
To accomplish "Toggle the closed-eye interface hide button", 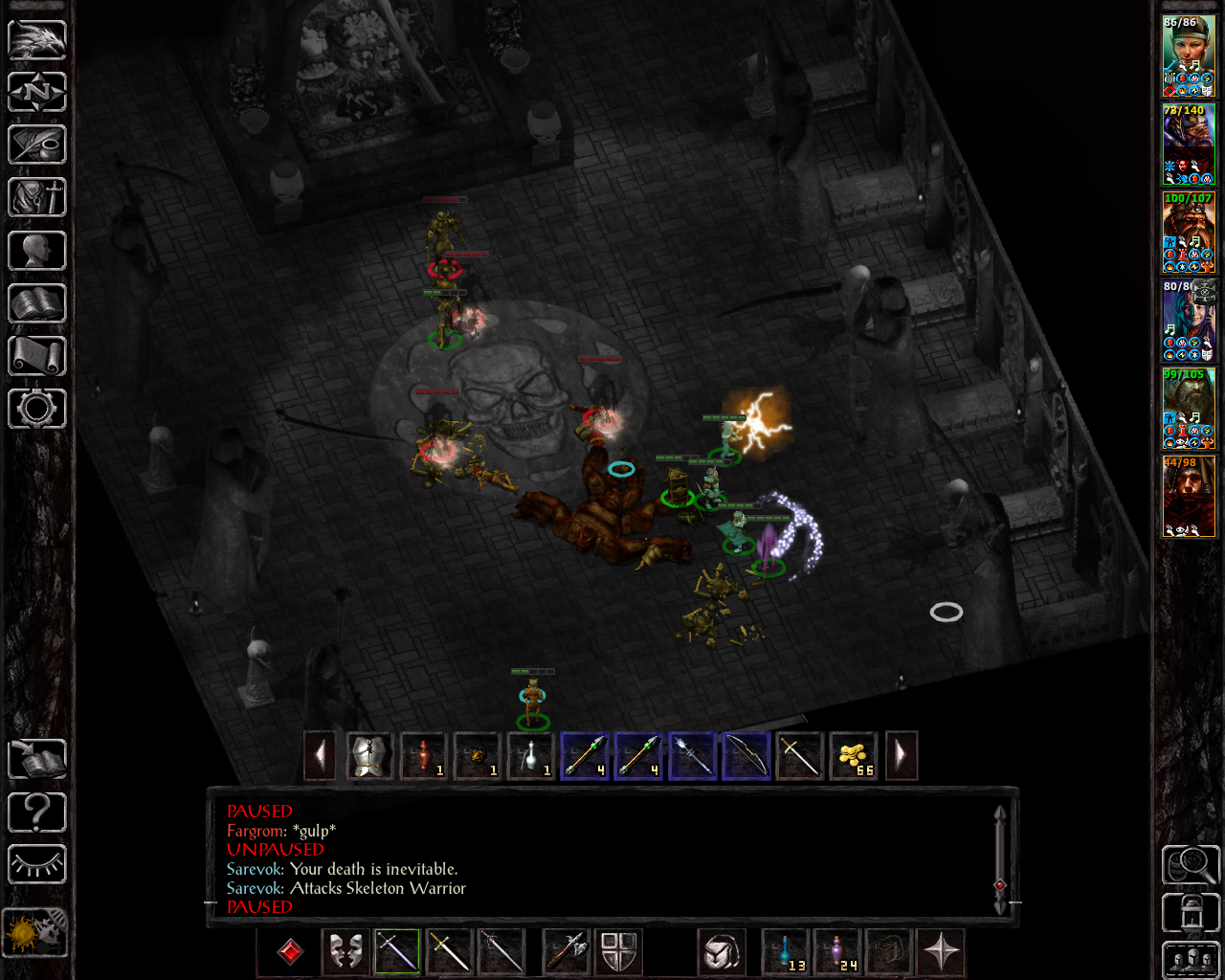I will (x=37, y=864).
